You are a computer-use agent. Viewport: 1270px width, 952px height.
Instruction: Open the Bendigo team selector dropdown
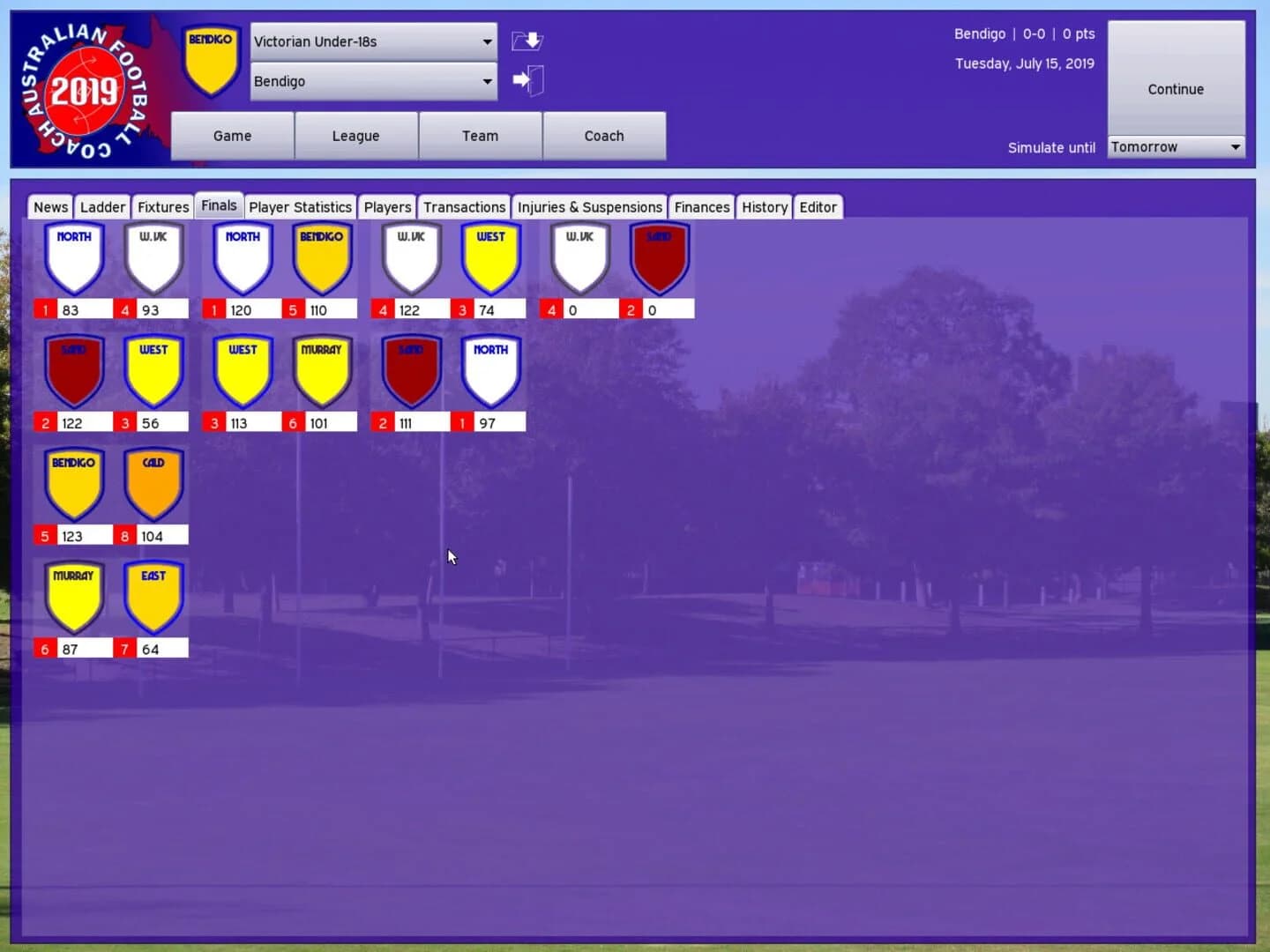click(372, 81)
